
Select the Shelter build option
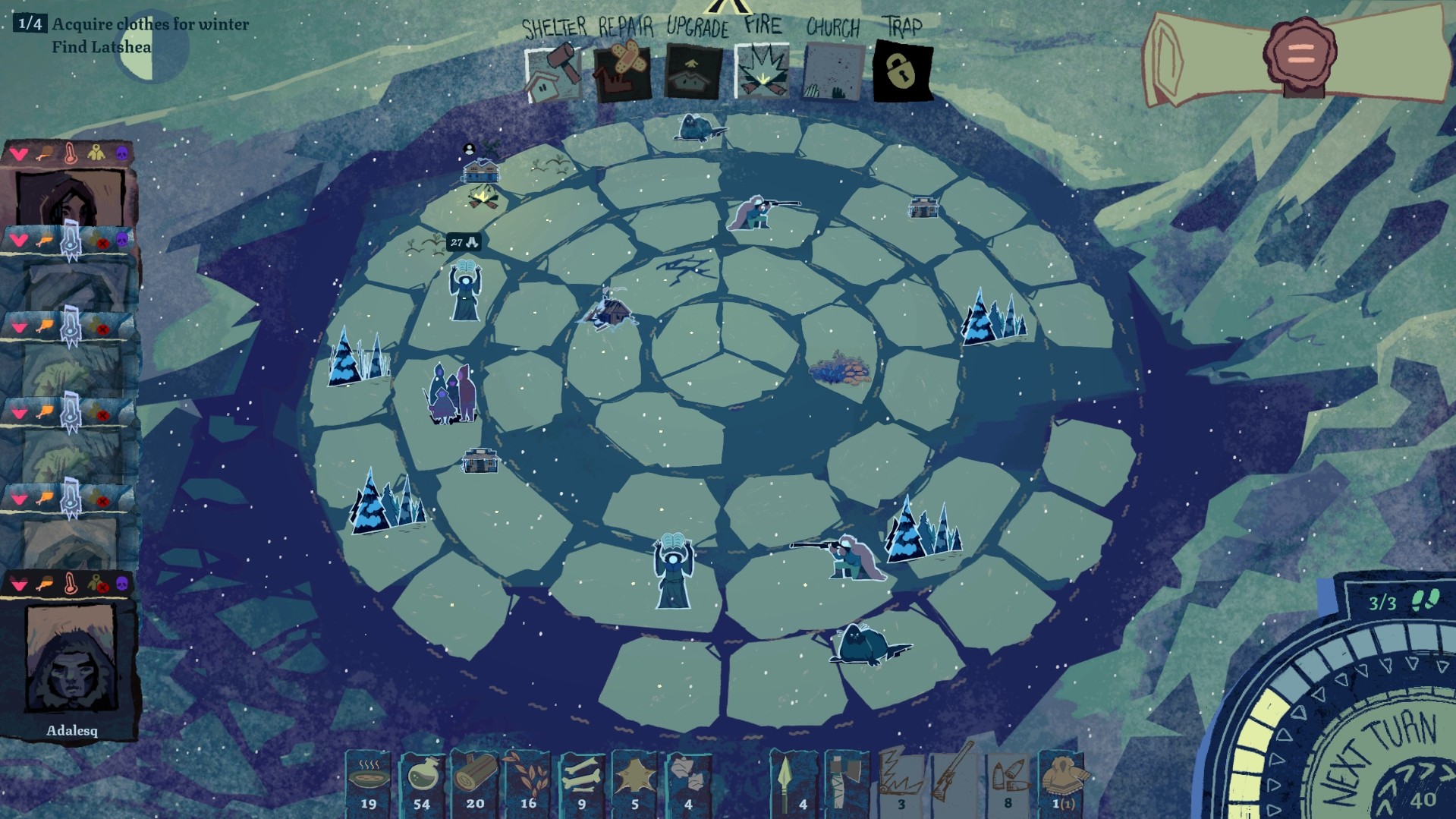[553, 74]
